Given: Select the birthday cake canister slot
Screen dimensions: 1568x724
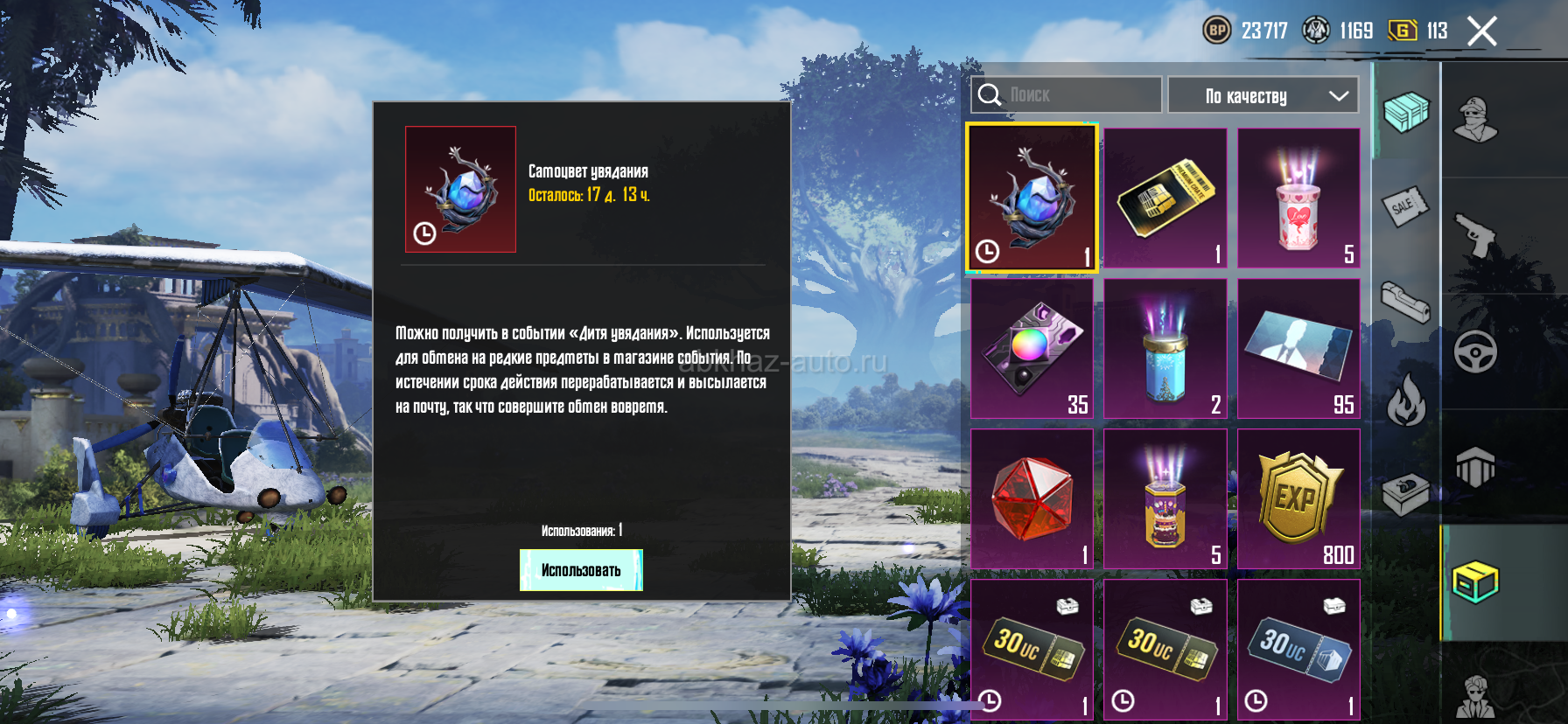Looking at the screenshot, I should tap(1165, 498).
